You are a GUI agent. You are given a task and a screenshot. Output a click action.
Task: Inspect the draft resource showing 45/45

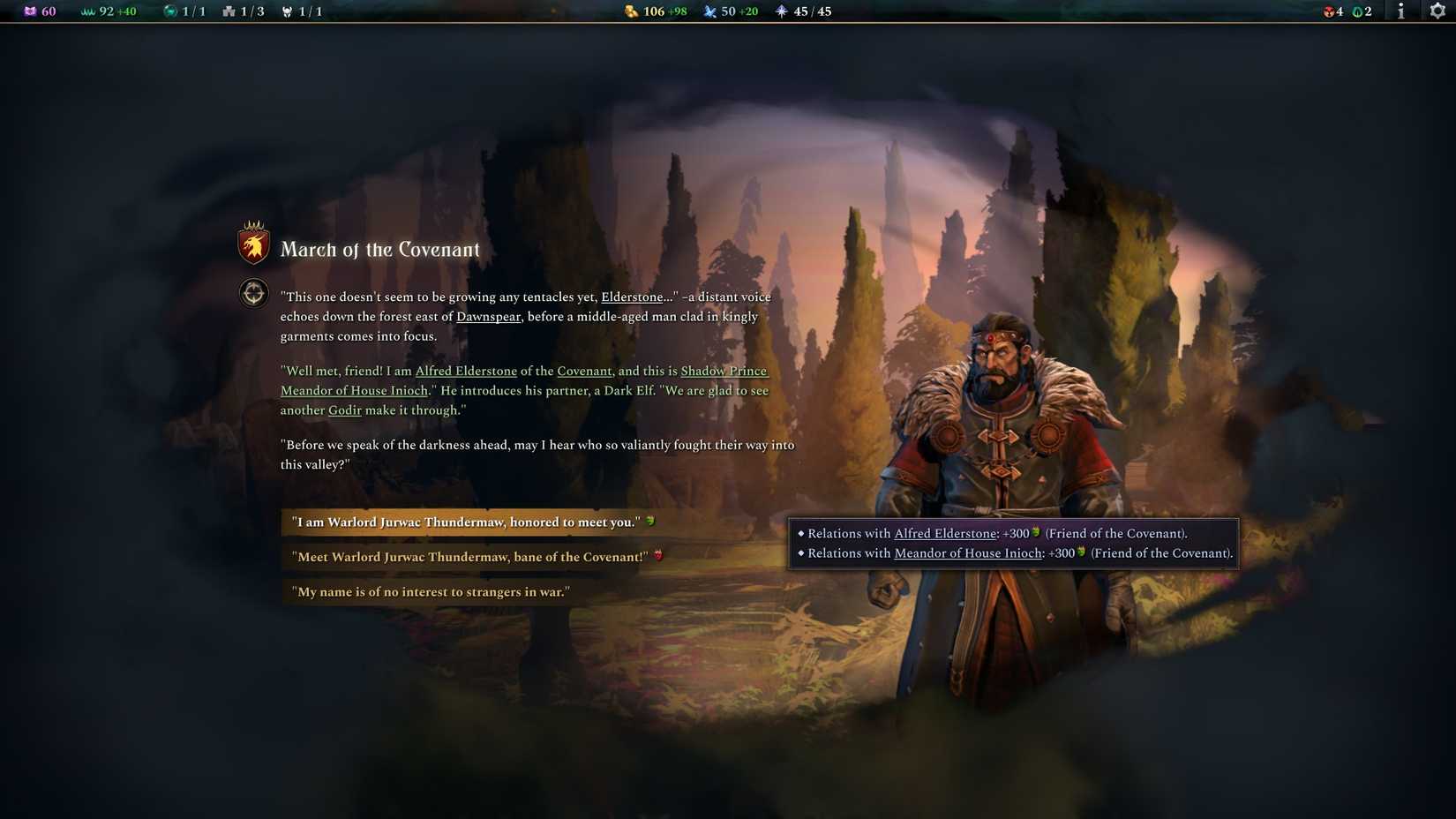tap(803, 11)
